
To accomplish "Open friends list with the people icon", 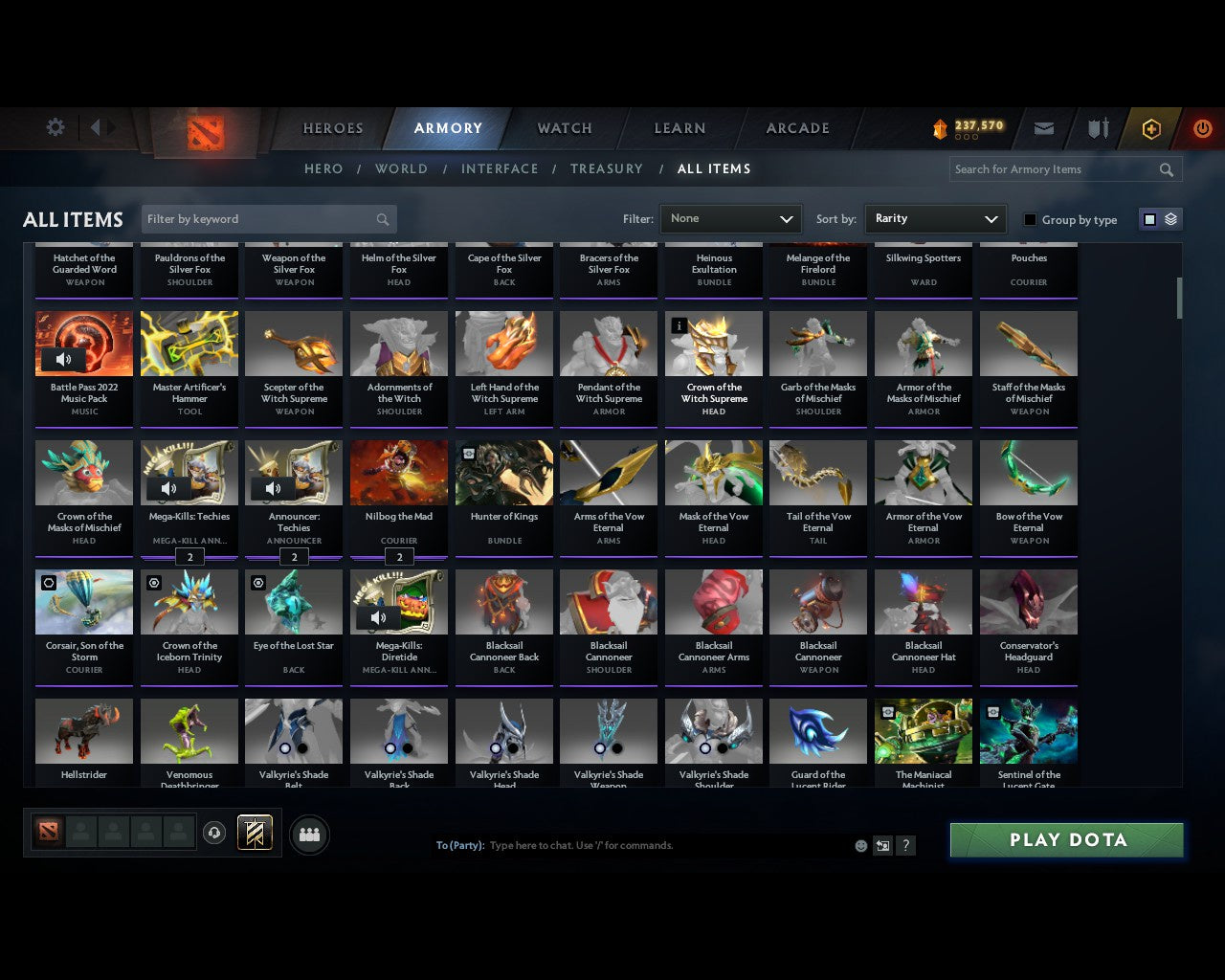I will click(x=309, y=835).
